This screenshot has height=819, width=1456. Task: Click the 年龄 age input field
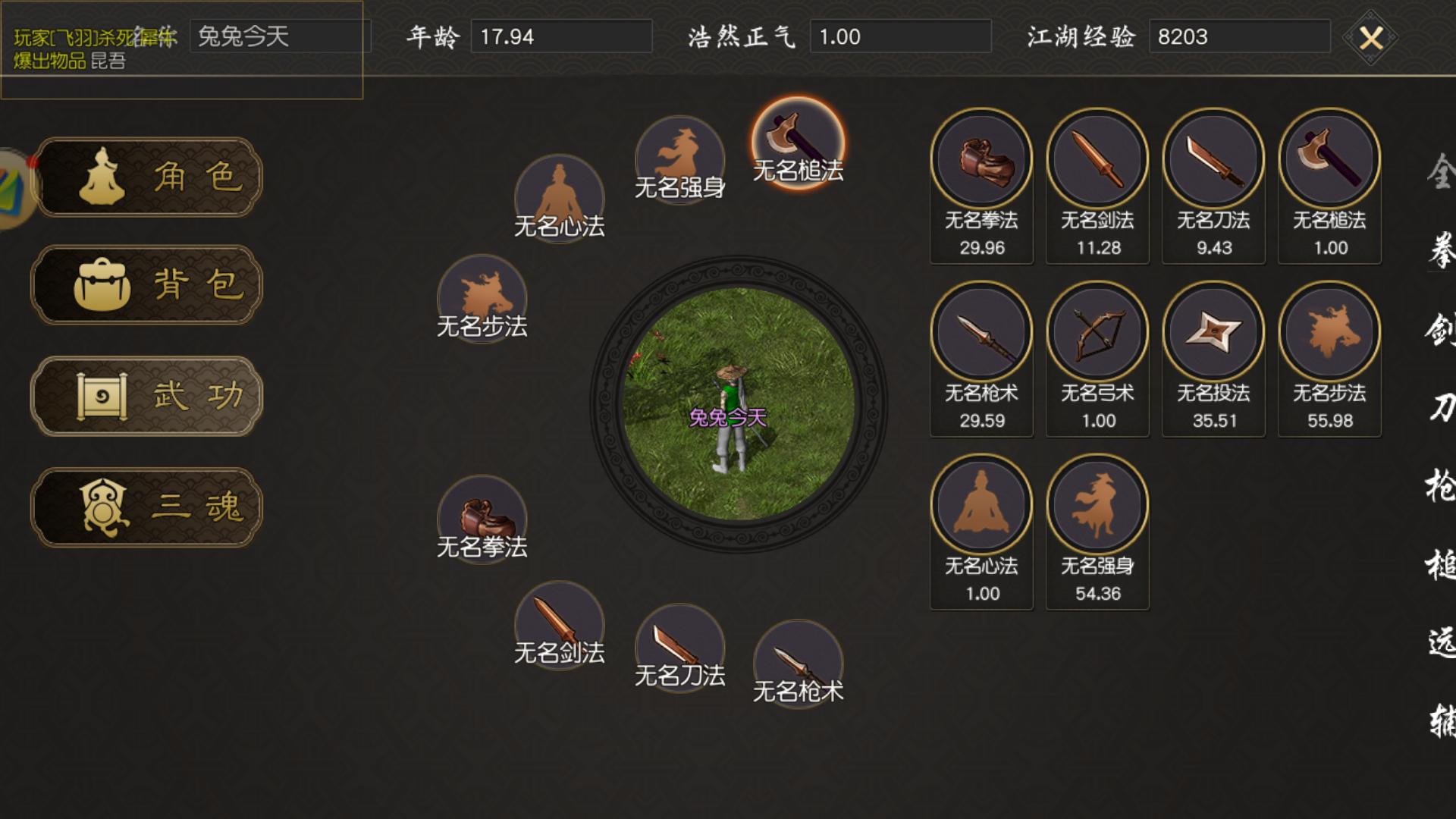[x=561, y=36]
